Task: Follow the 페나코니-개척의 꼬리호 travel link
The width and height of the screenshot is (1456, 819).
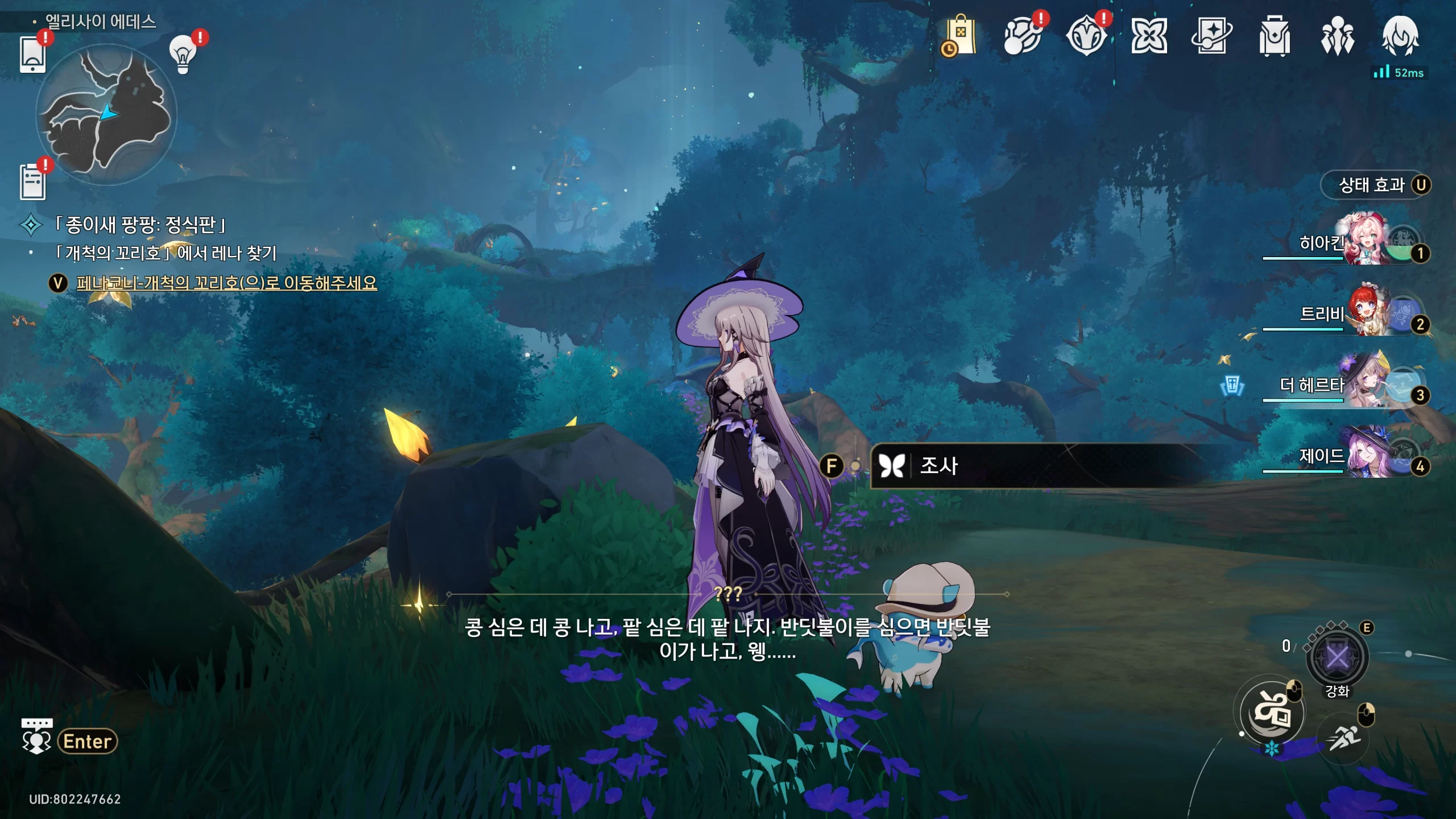Action: click(226, 283)
